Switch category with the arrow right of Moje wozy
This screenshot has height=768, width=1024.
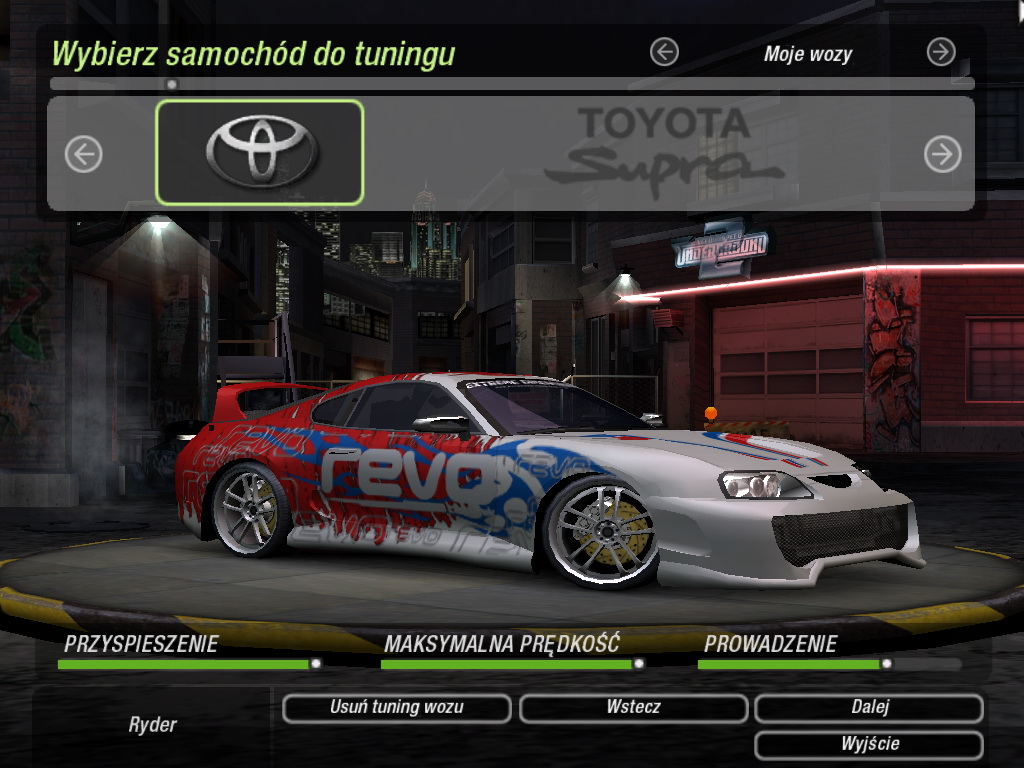click(x=941, y=52)
